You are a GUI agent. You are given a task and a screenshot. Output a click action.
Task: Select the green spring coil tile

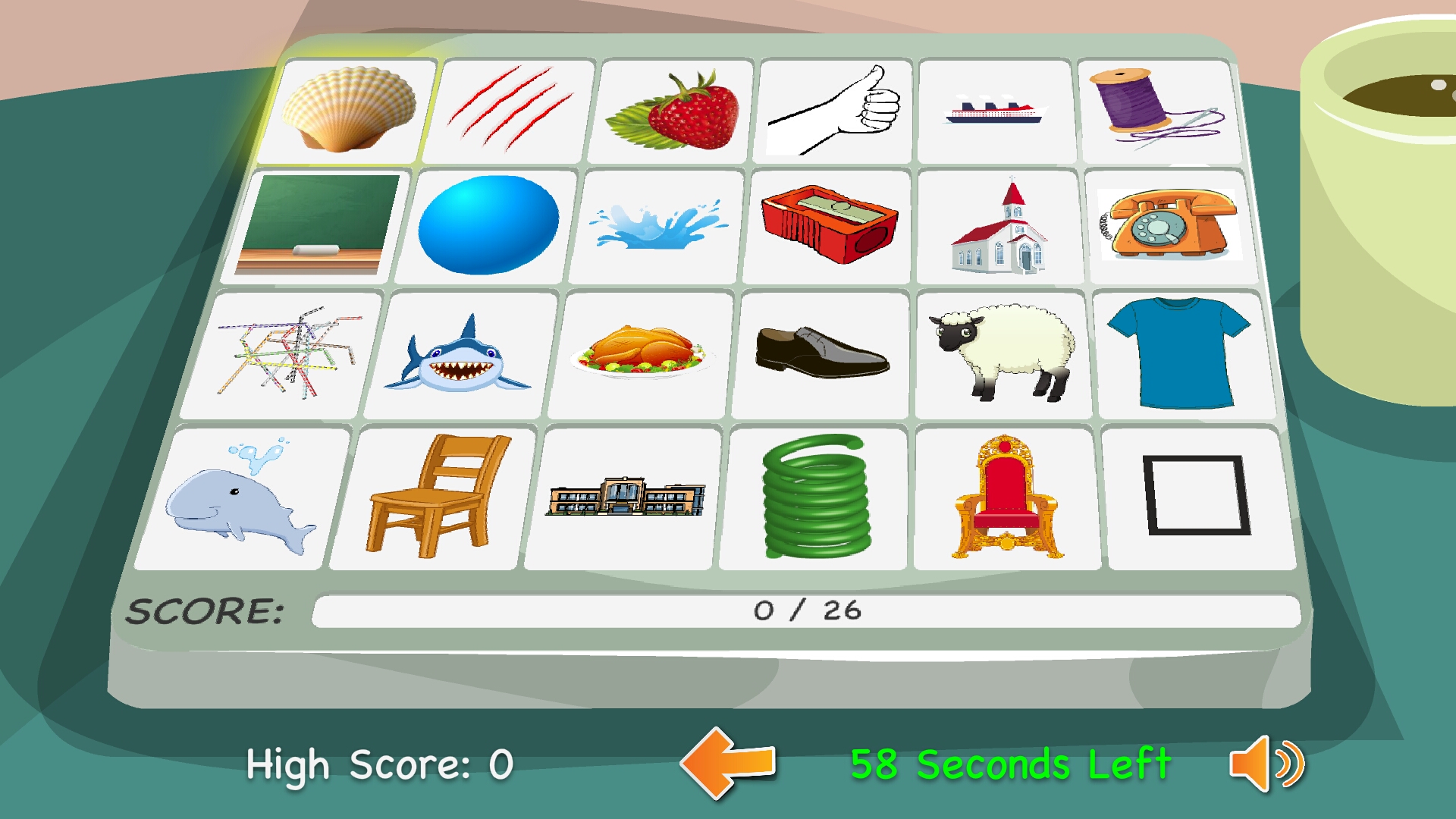[816, 497]
